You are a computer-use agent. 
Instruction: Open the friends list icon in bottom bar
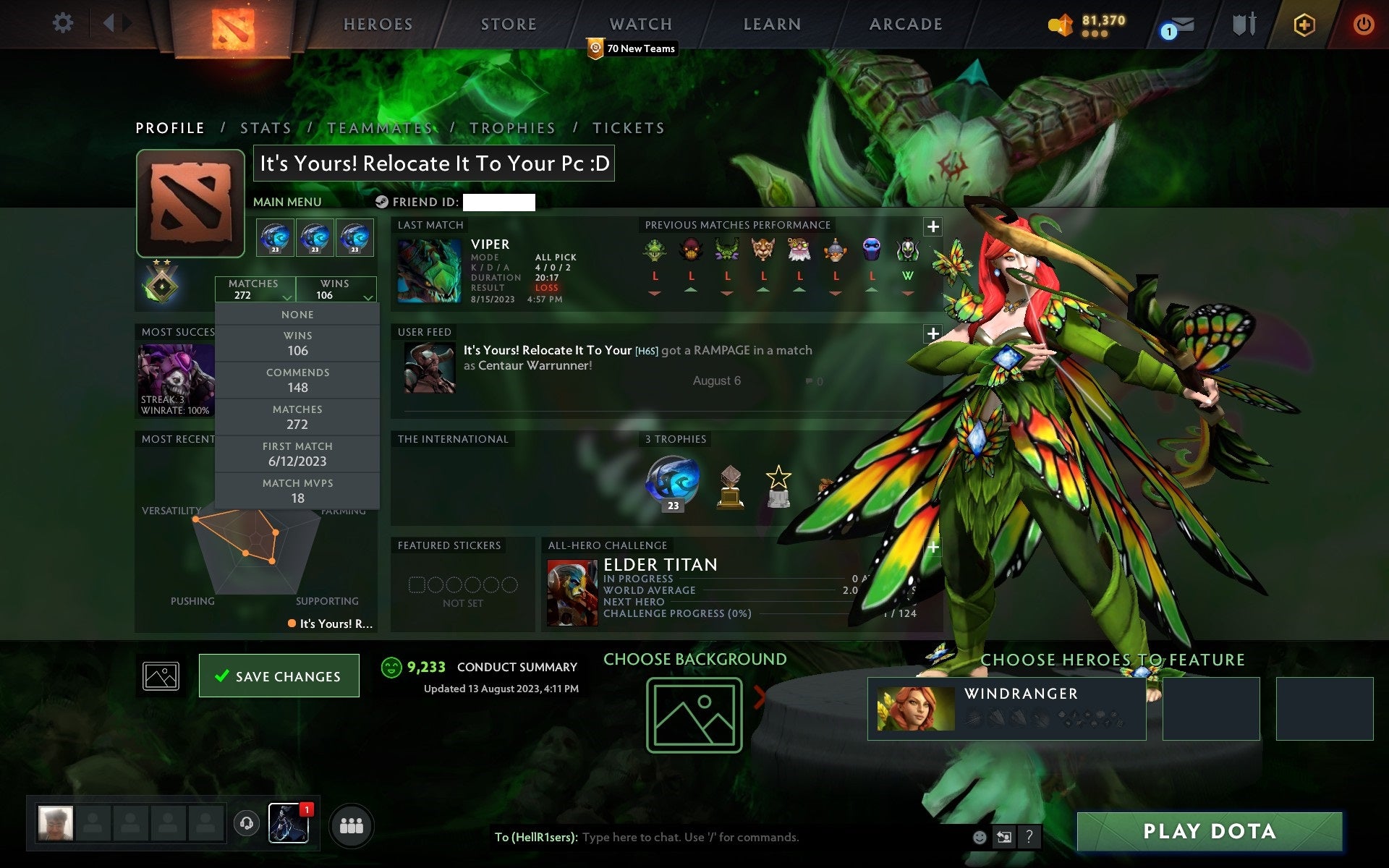(352, 824)
